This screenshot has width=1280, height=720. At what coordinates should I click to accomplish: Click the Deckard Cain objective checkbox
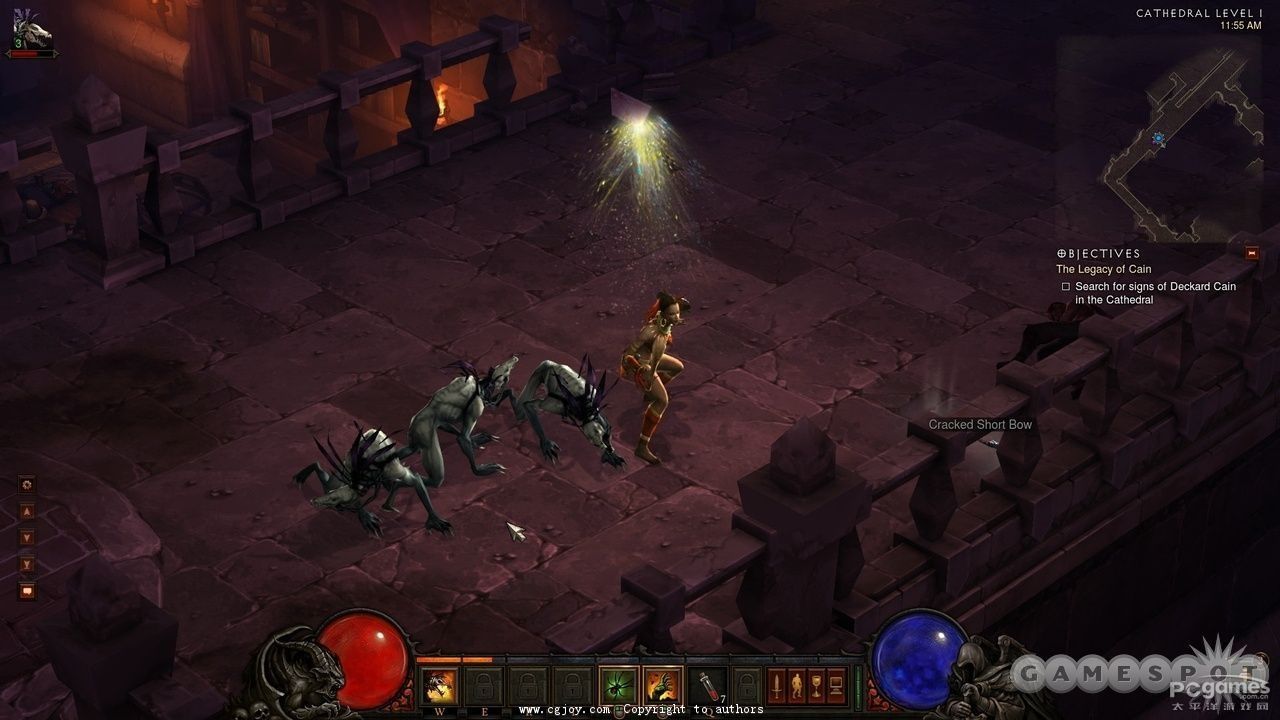click(1066, 287)
